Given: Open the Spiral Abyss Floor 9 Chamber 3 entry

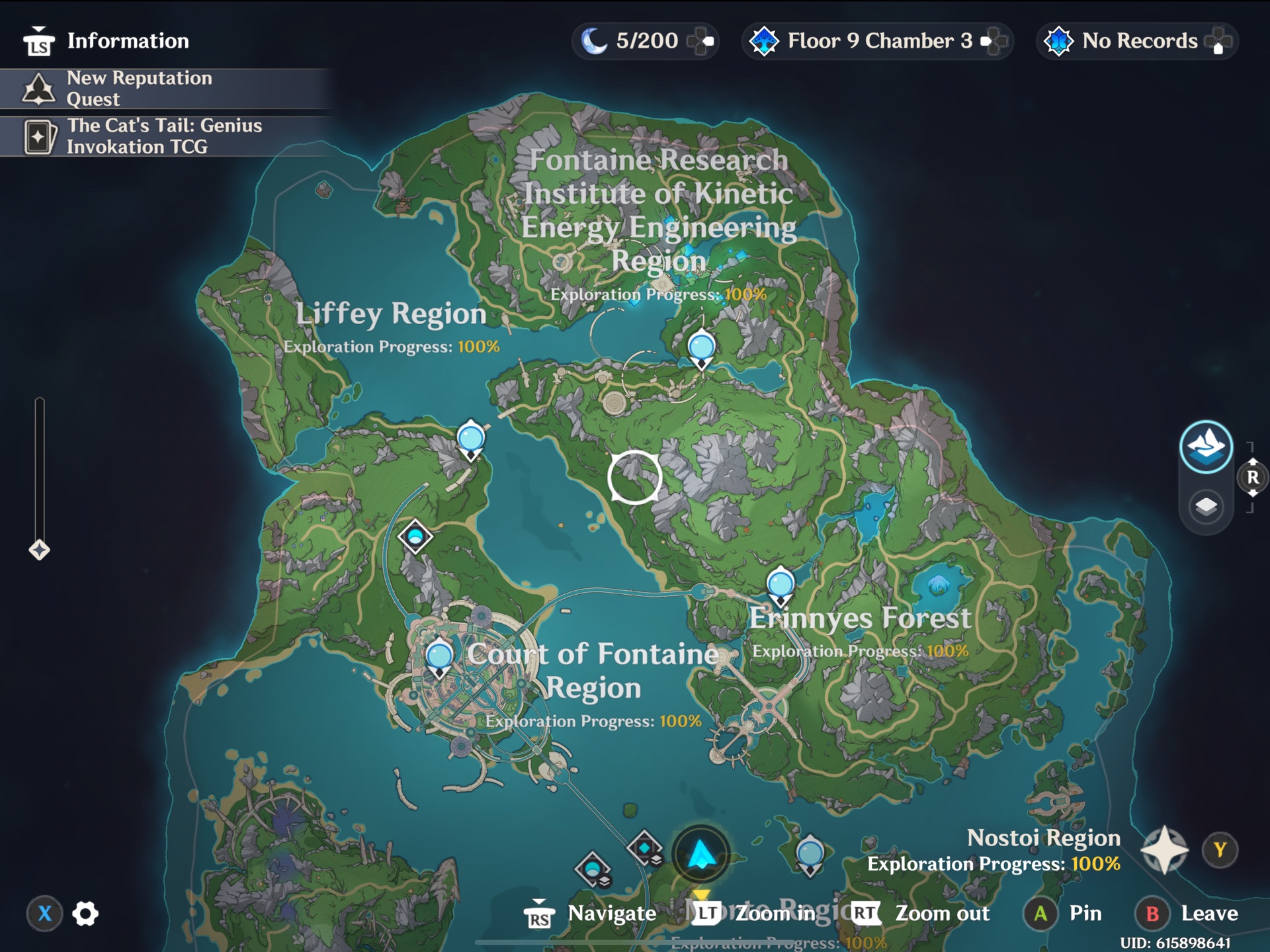Looking at the screenshot, I should point(876,40).
